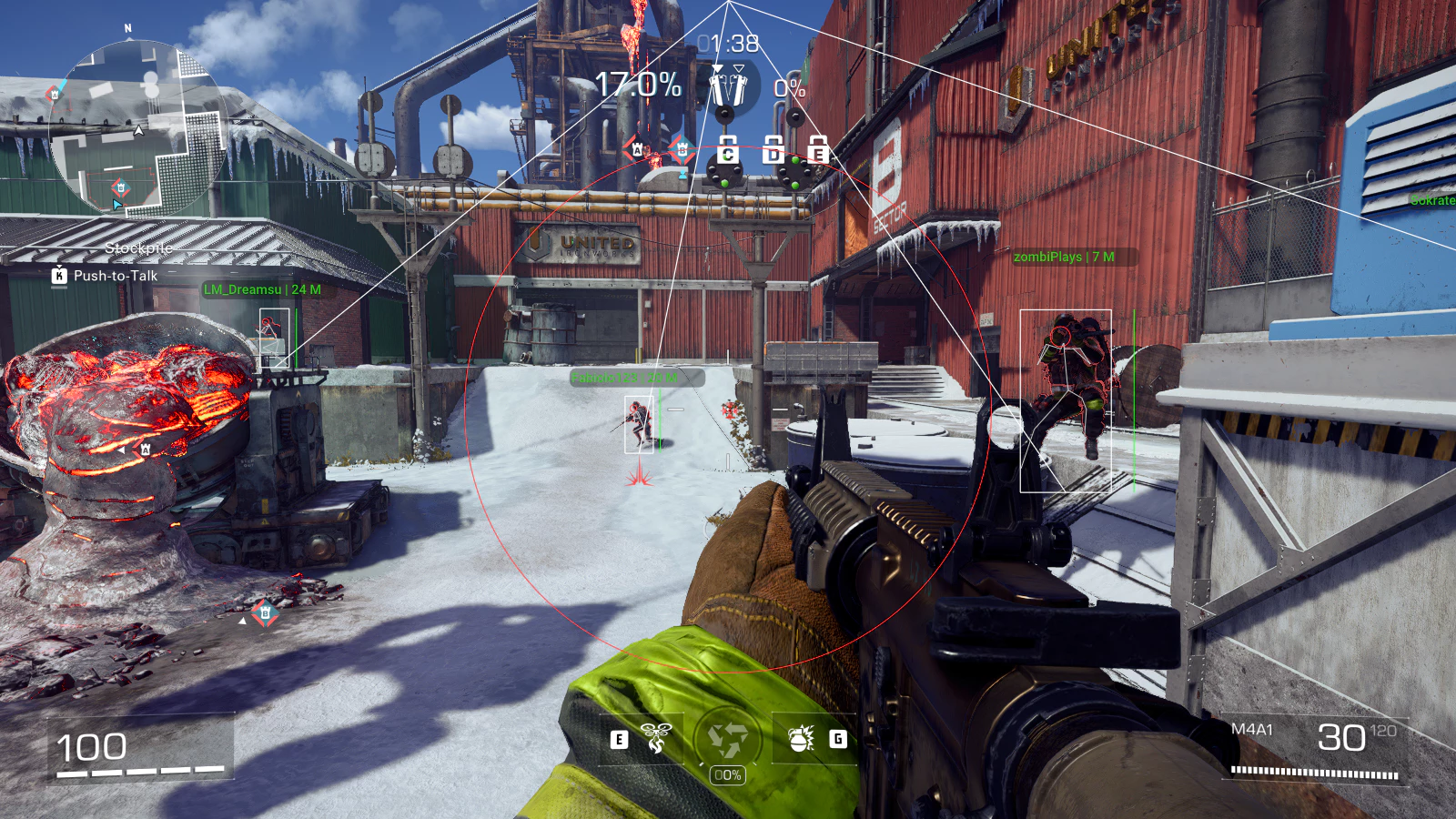Select the locked objective C icon
1456x819 pixels.
pyautogui.click(x=727, y=150)
